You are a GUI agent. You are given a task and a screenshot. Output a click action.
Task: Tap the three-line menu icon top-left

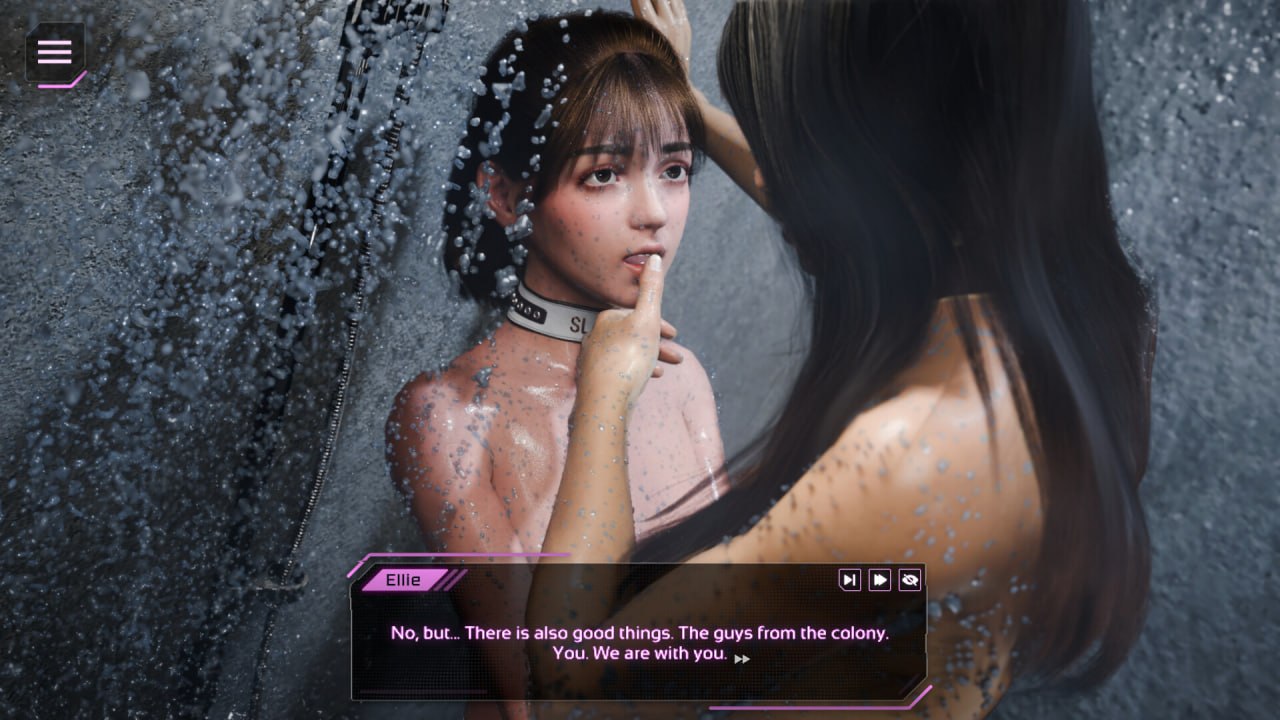click(54, 53)
